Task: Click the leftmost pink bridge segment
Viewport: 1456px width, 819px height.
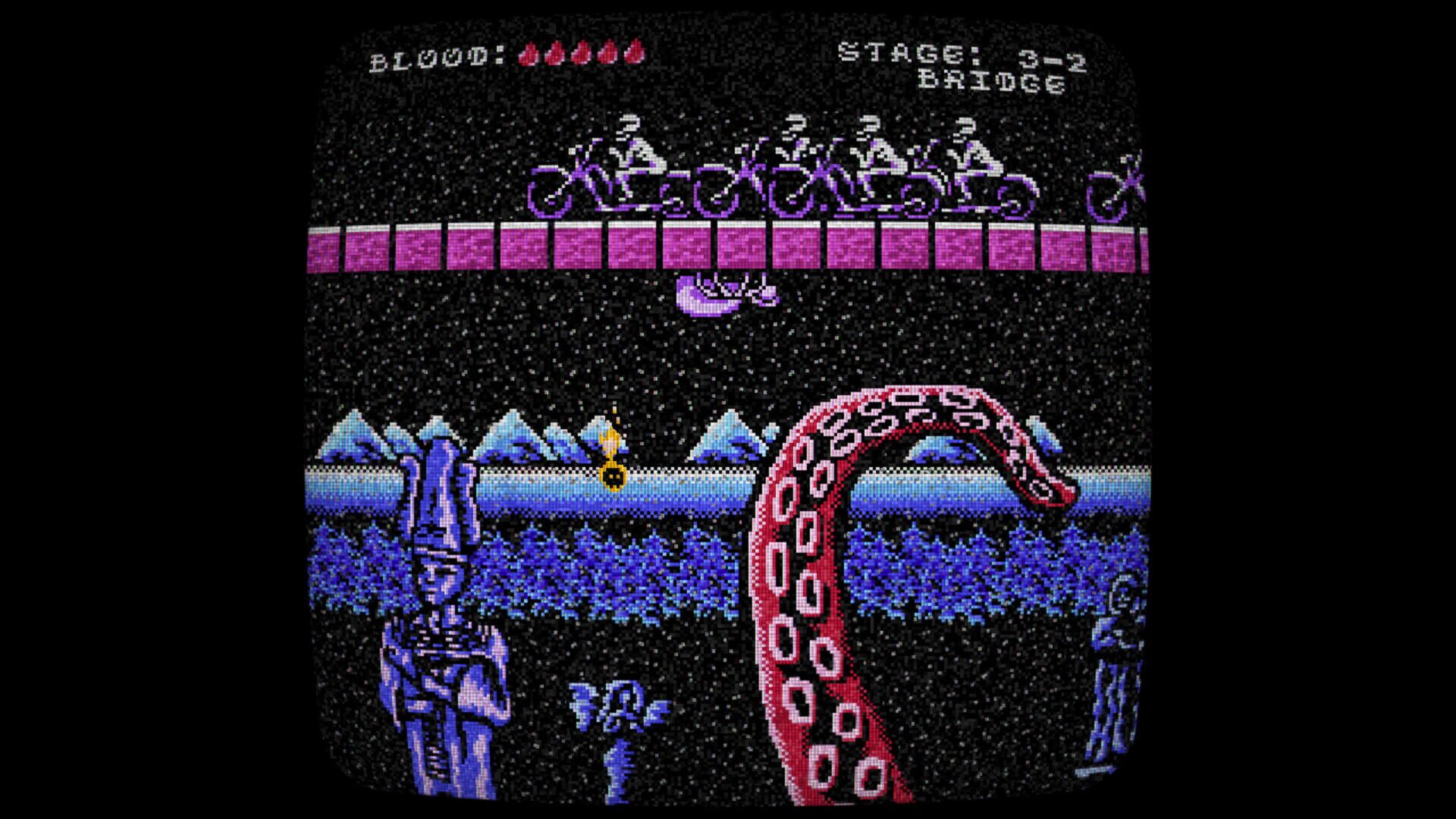Action: point(322,248)
